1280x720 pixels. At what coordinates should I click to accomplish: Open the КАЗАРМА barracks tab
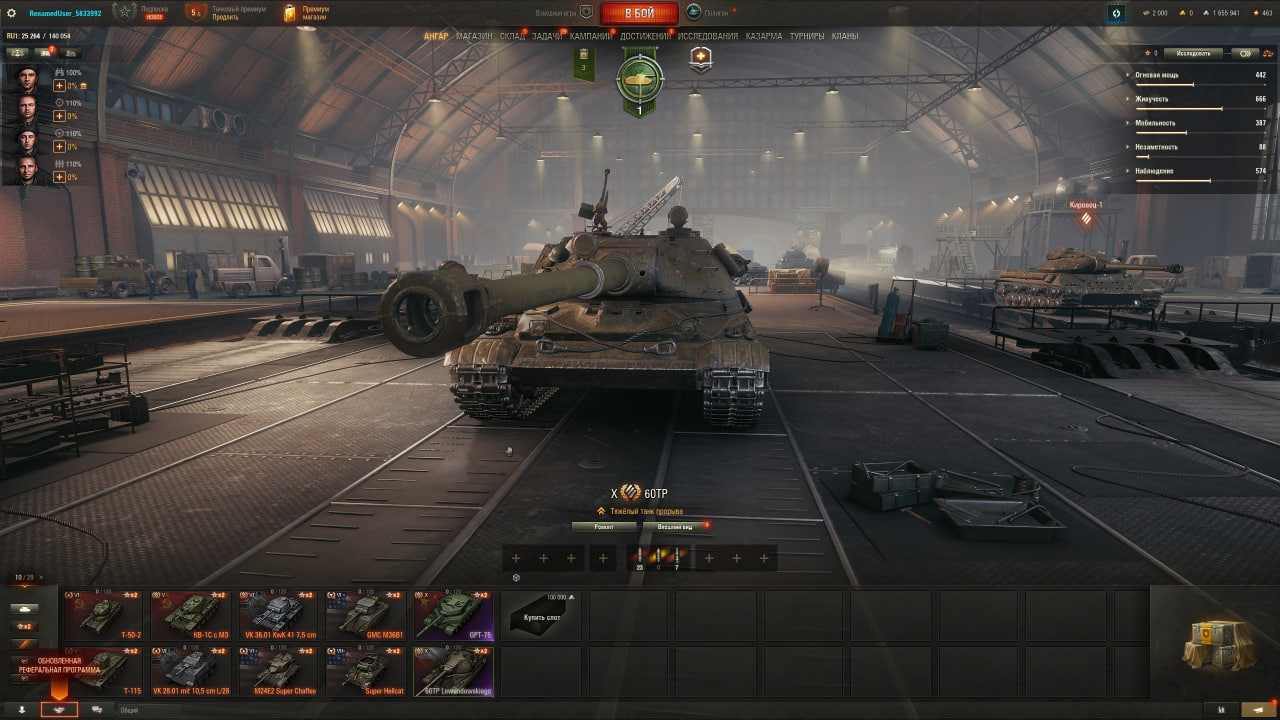[764, 37]
